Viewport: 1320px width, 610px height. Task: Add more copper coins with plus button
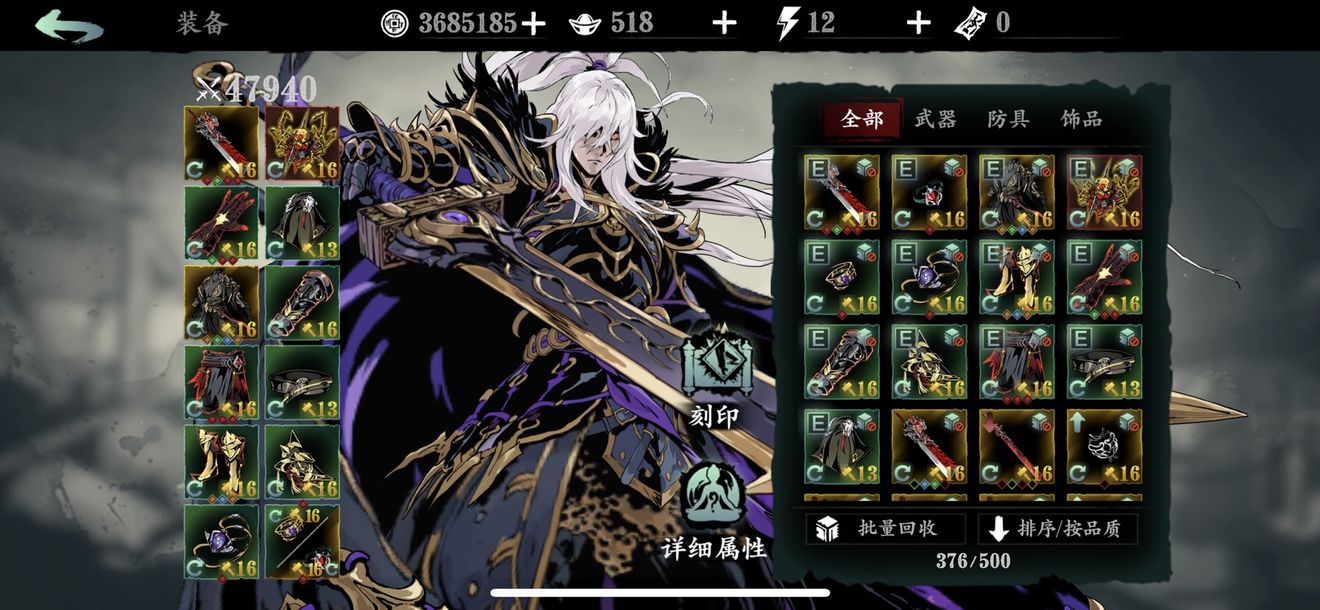tap(534, 24)
